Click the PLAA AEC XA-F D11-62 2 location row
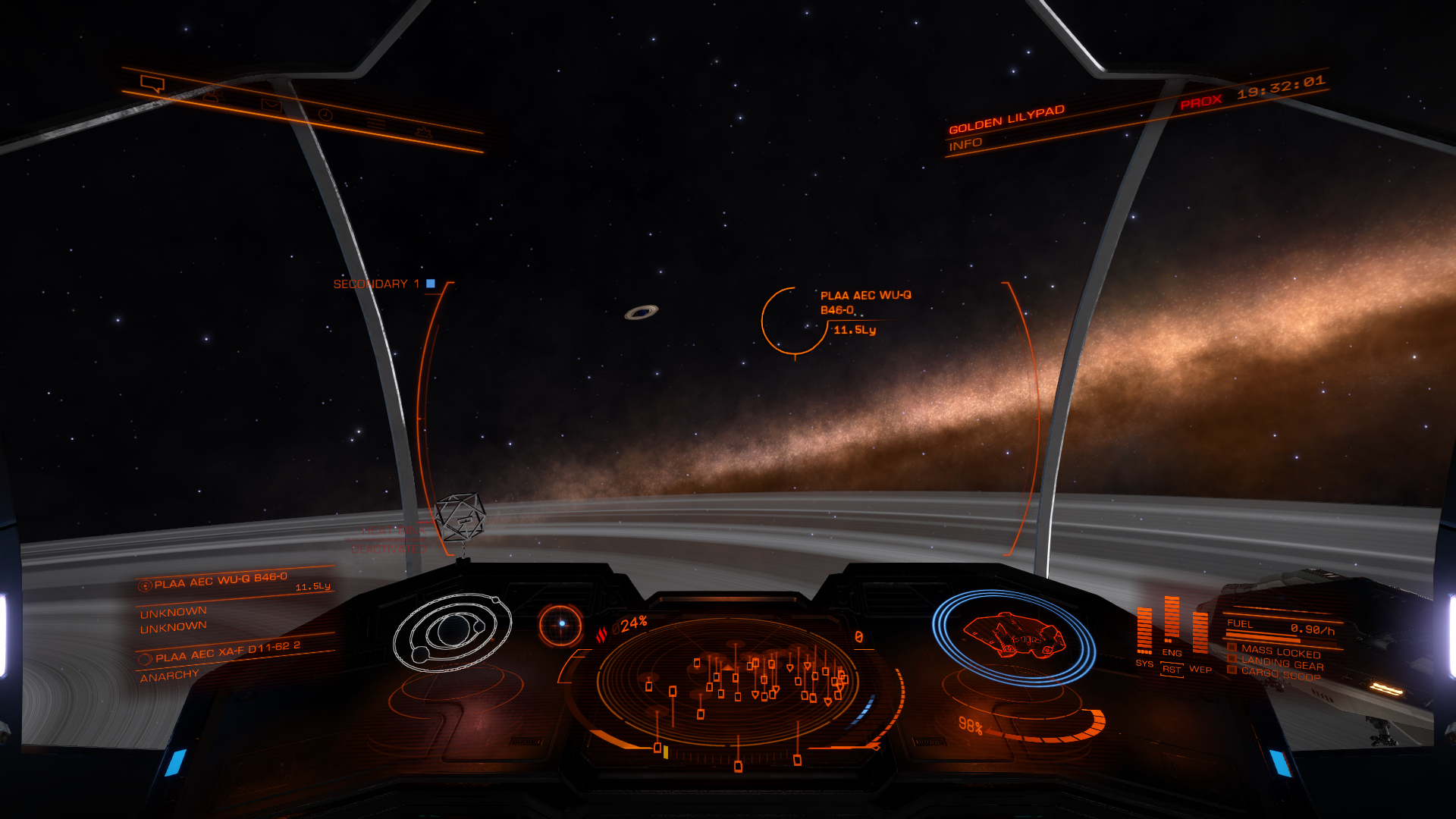 (227, 651)
